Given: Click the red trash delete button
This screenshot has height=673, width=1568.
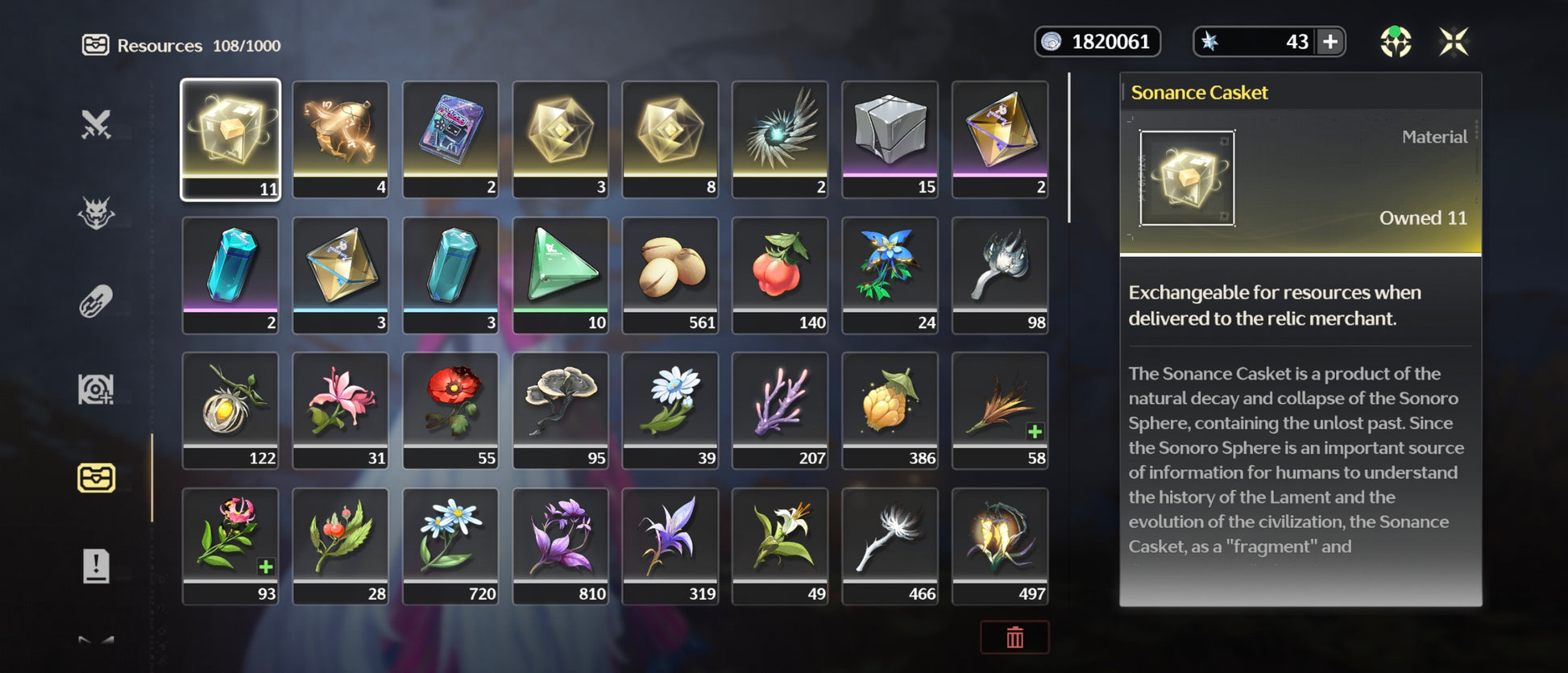Looking at the screenshot, I should click(1014, 638).
